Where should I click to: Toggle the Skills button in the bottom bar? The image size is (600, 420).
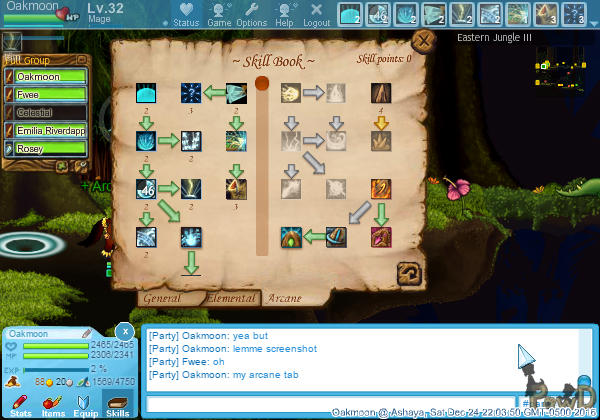(x=117, y=404)
